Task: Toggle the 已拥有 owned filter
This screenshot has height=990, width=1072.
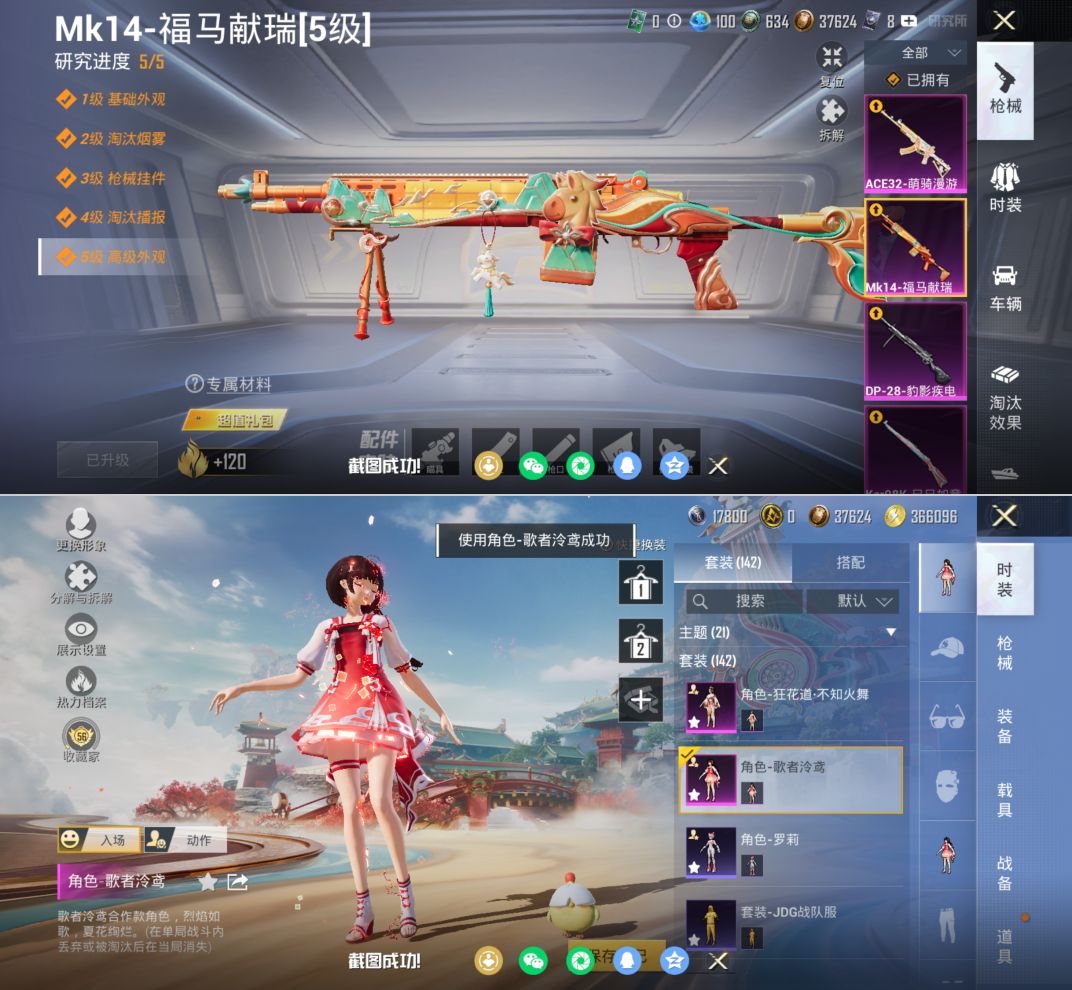Action: pyautogui.click(x=917, y=80)
